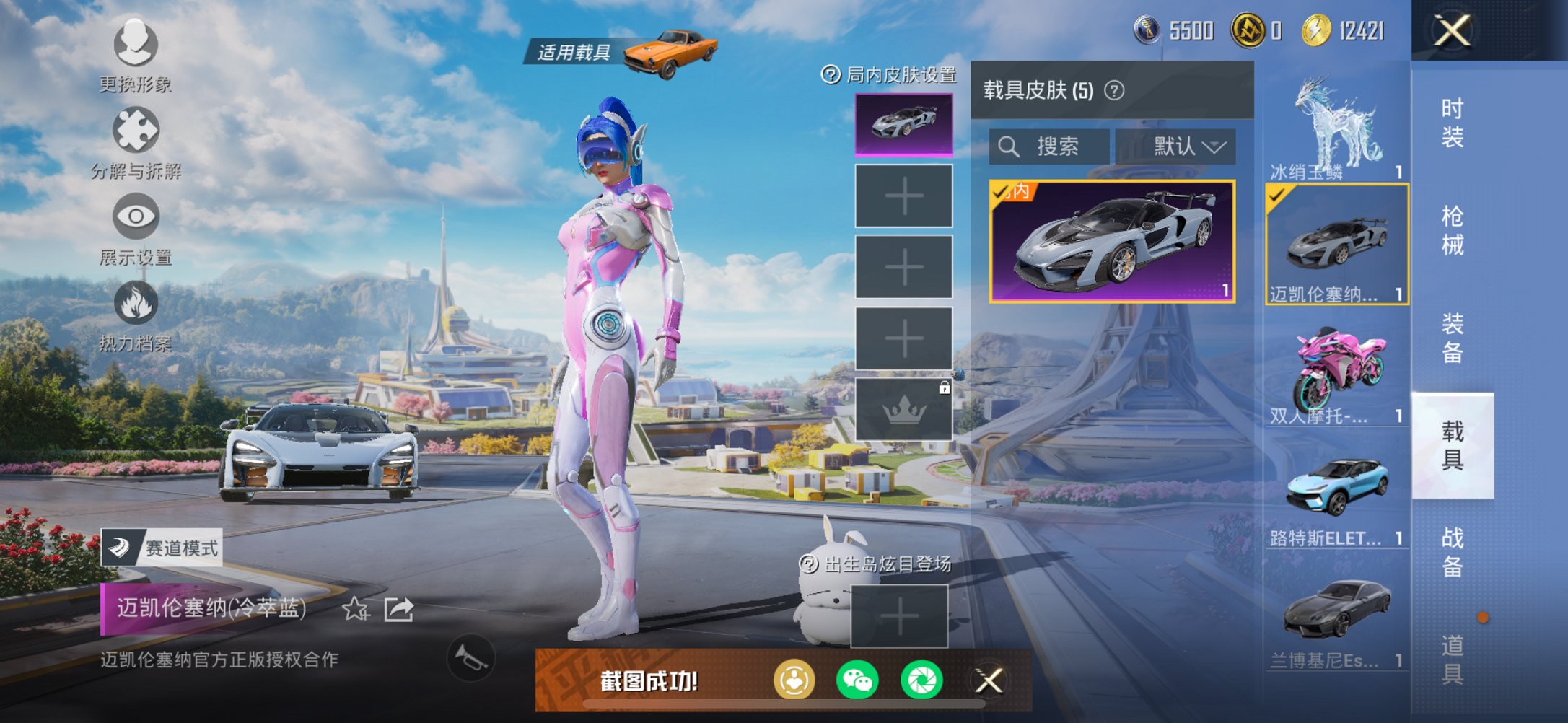This screenshot has height=723, width=1568.
Task: Click the 展示设置 eye icon
Action: 135,216
